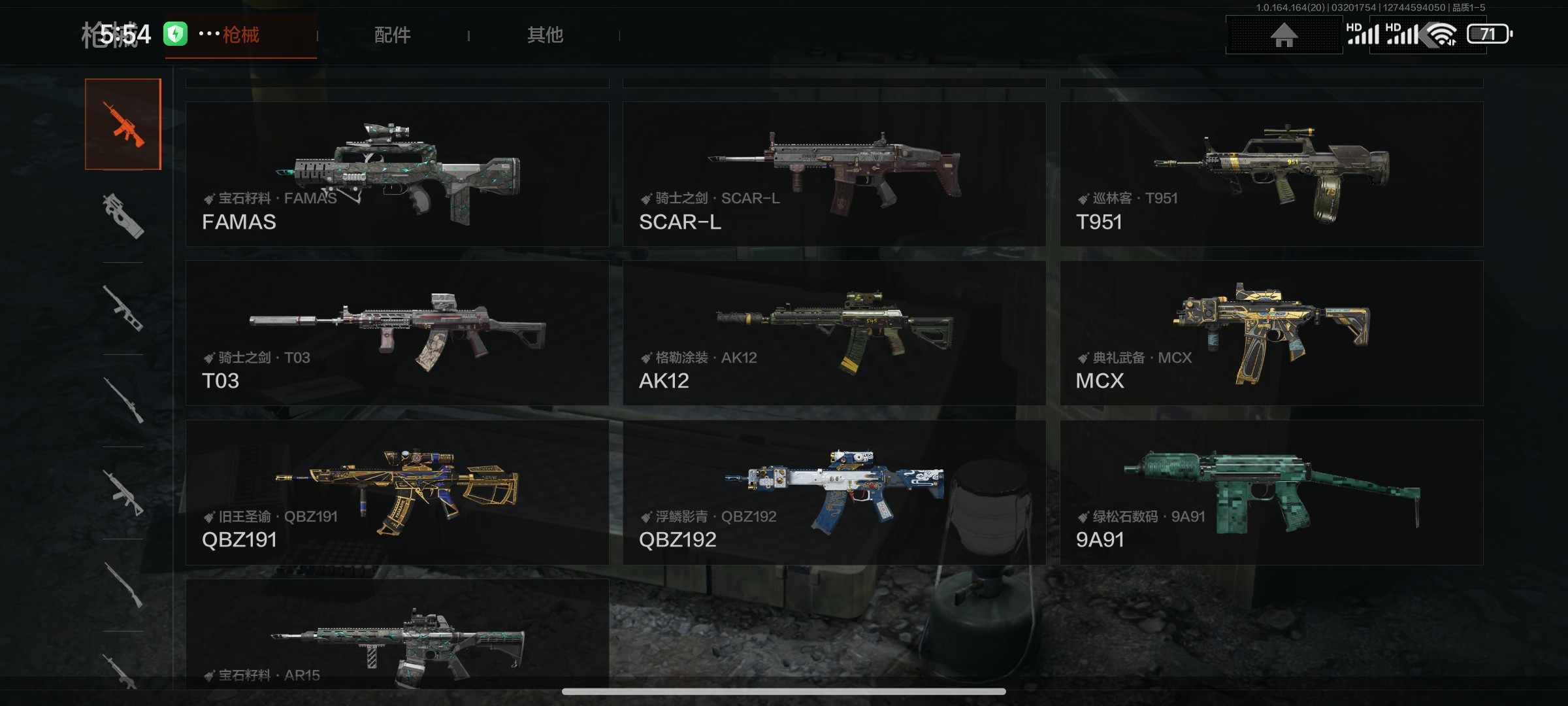Viewport: 1568px width, 706px height.
Task: Choose the SCAR-L rifle card
Action: click(834, 174)
